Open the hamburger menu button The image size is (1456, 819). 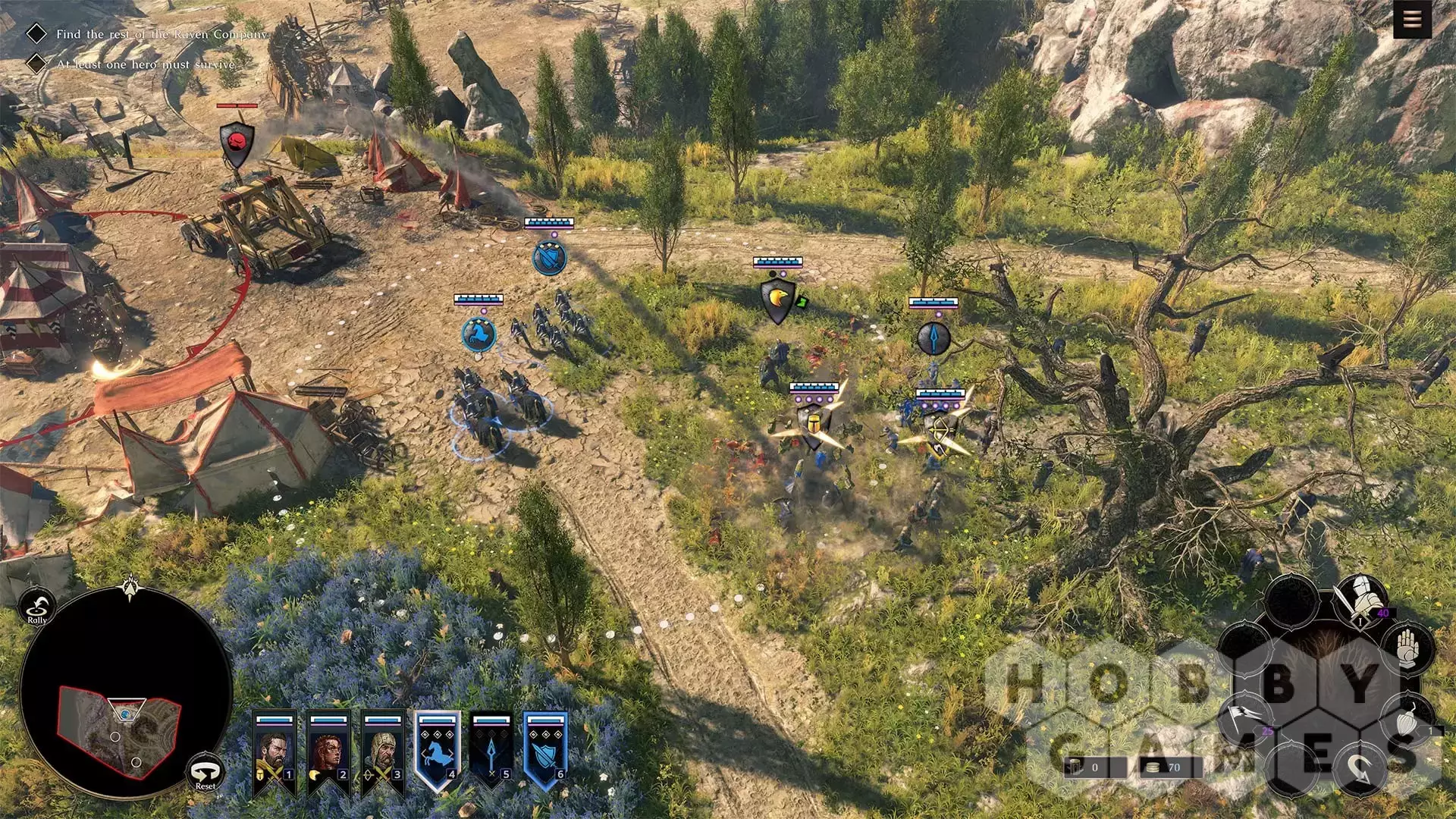pyautogui.click(x=1411, y=20)
